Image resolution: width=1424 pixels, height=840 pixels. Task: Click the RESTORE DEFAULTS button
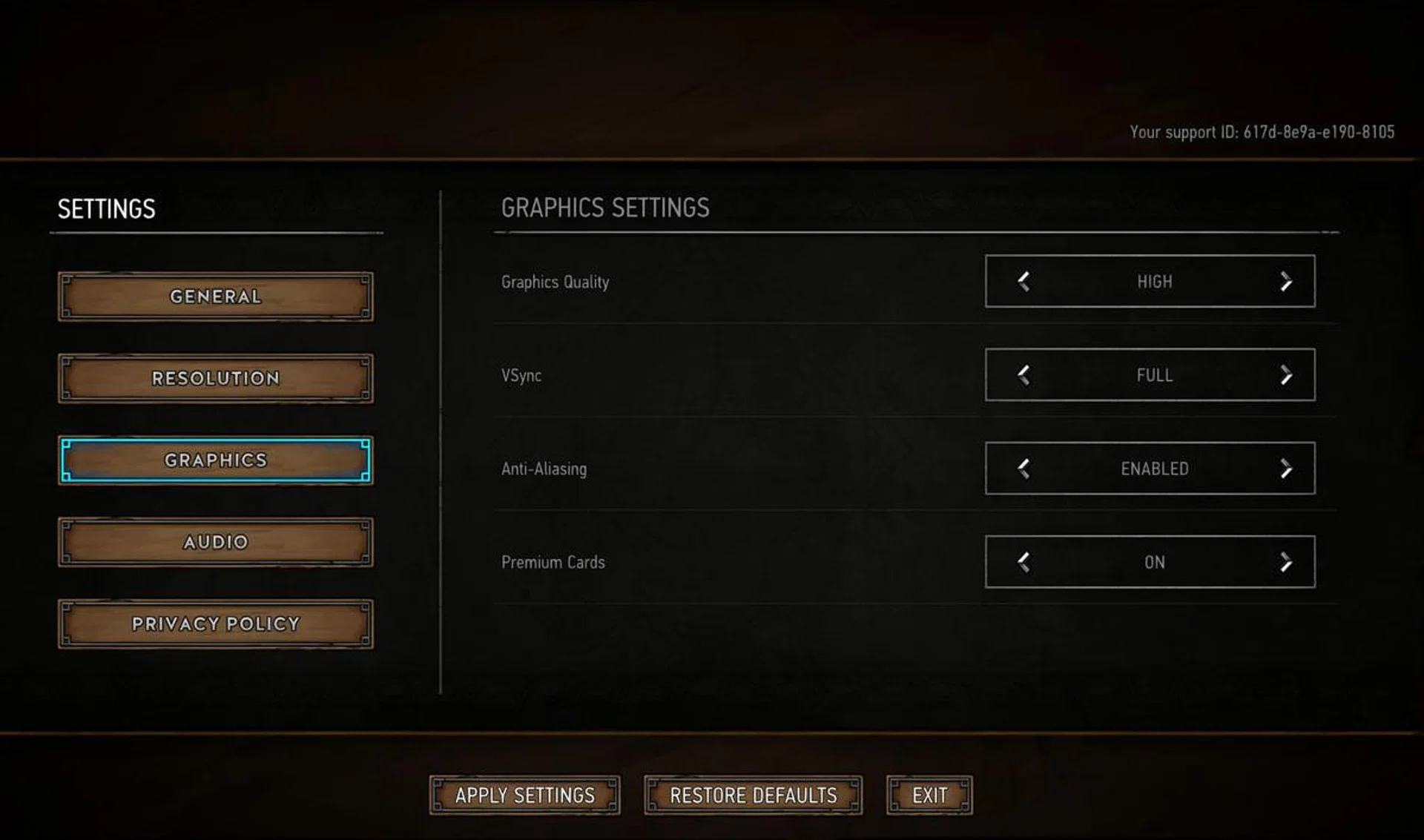753,795
